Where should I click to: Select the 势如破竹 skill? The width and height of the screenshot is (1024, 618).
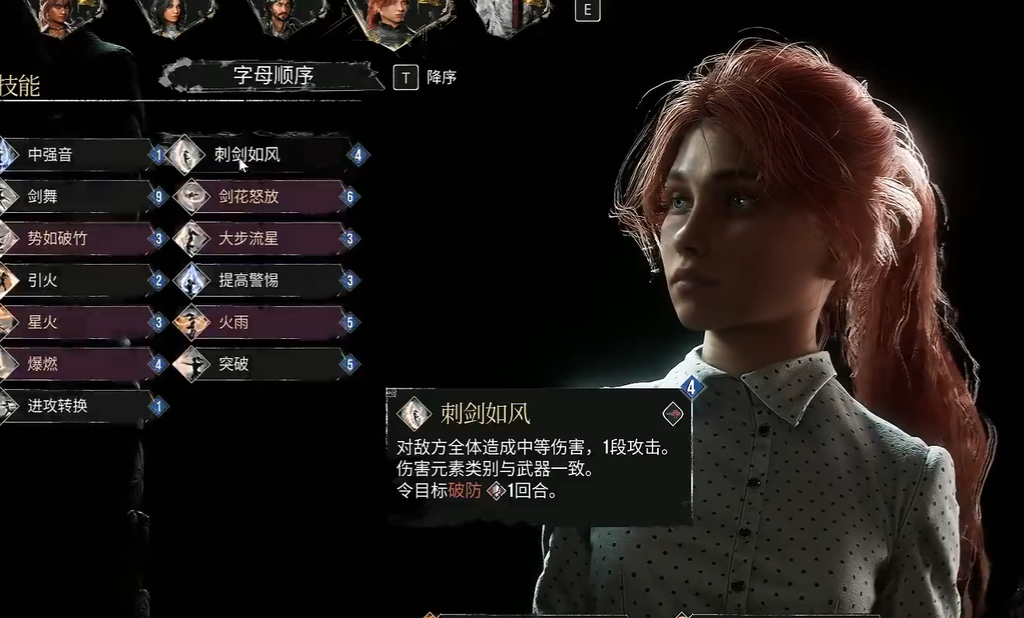tap(75, 239)
